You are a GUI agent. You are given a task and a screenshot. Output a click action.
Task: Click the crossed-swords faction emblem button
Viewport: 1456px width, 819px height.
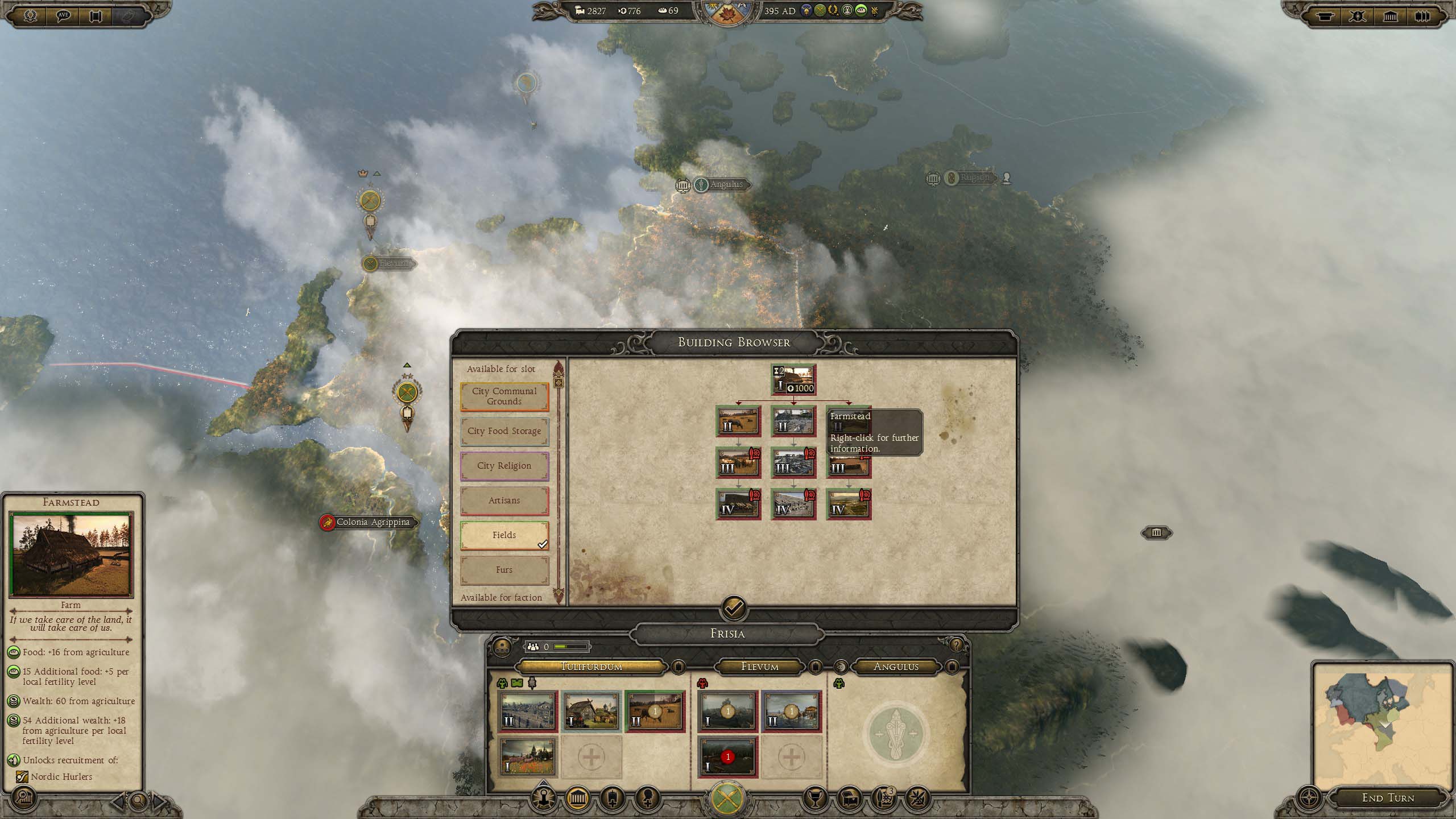click(727, 797)
